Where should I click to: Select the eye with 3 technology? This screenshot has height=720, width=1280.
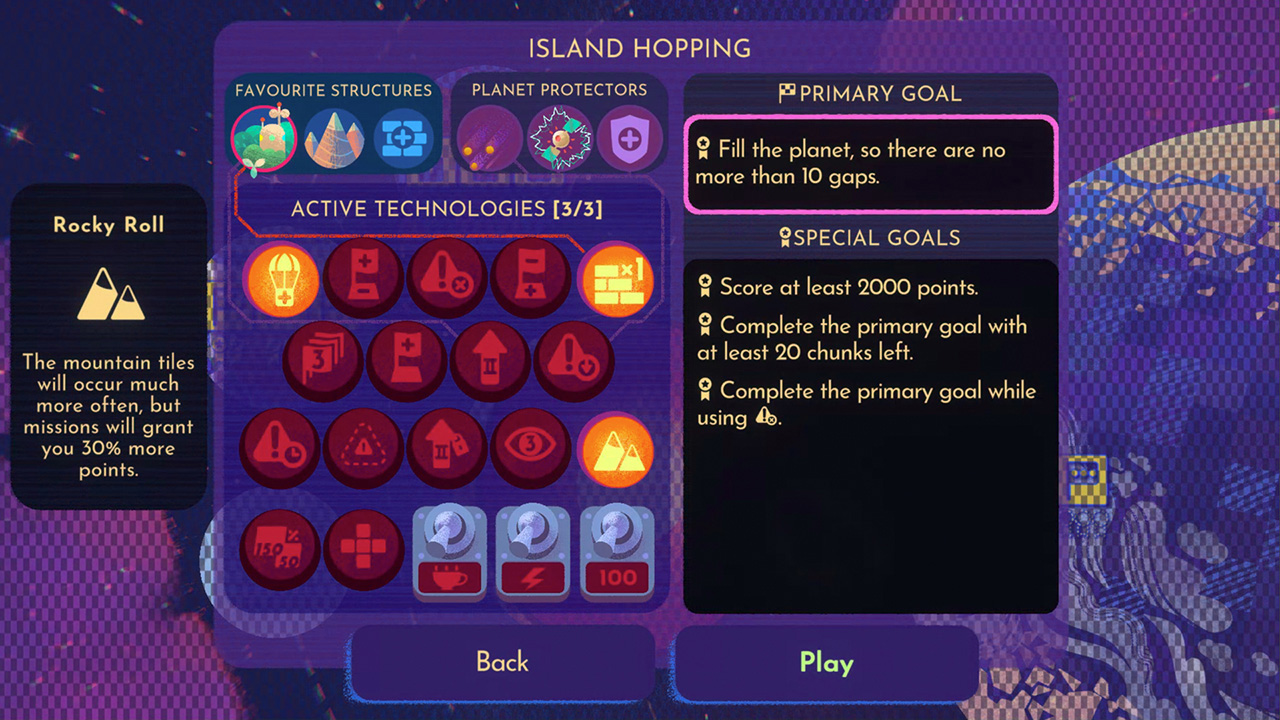[x=531, y=447]
